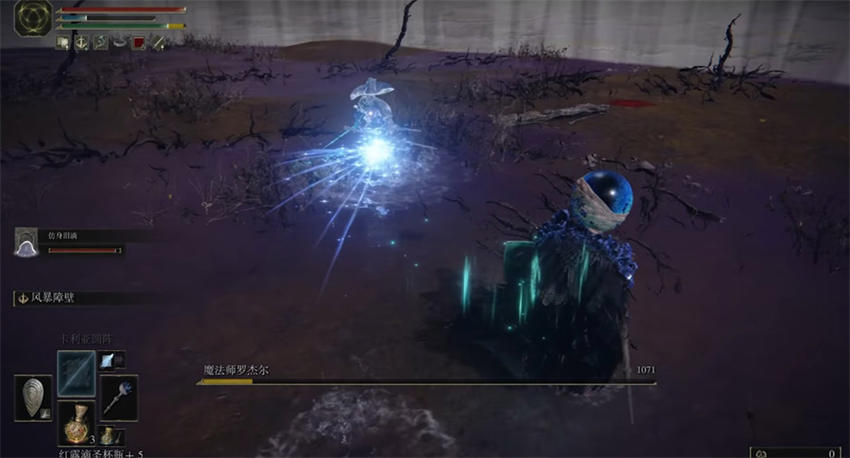Click the small cerulean flask icon

pyautogui.click(x=108, y=435)
